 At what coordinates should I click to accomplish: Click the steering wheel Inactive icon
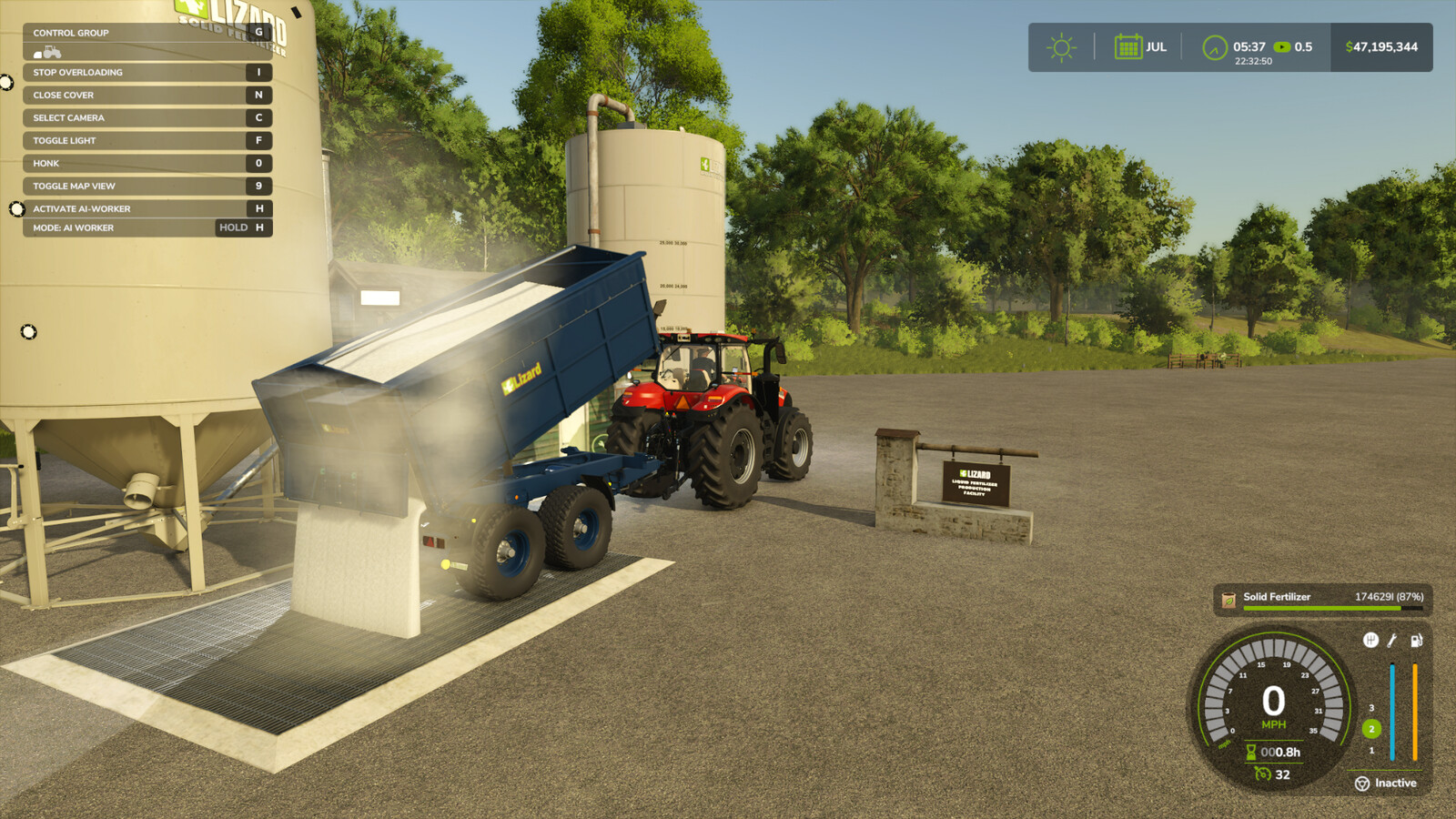pos(1361,784)
